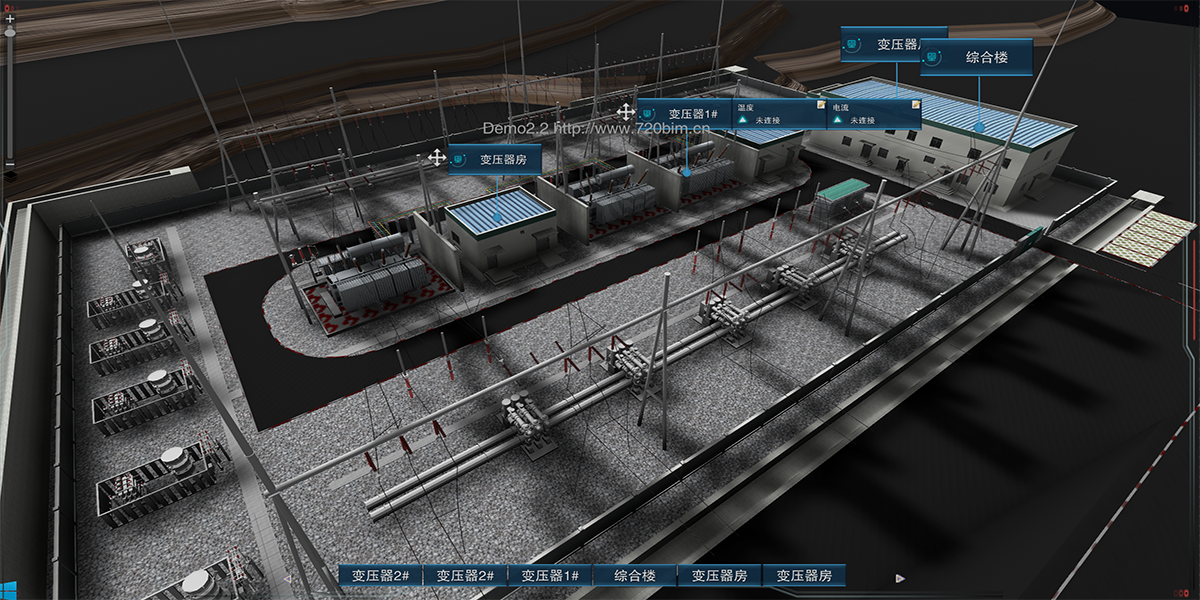Click the zoom-out minus button

click(x=10, y=164)
